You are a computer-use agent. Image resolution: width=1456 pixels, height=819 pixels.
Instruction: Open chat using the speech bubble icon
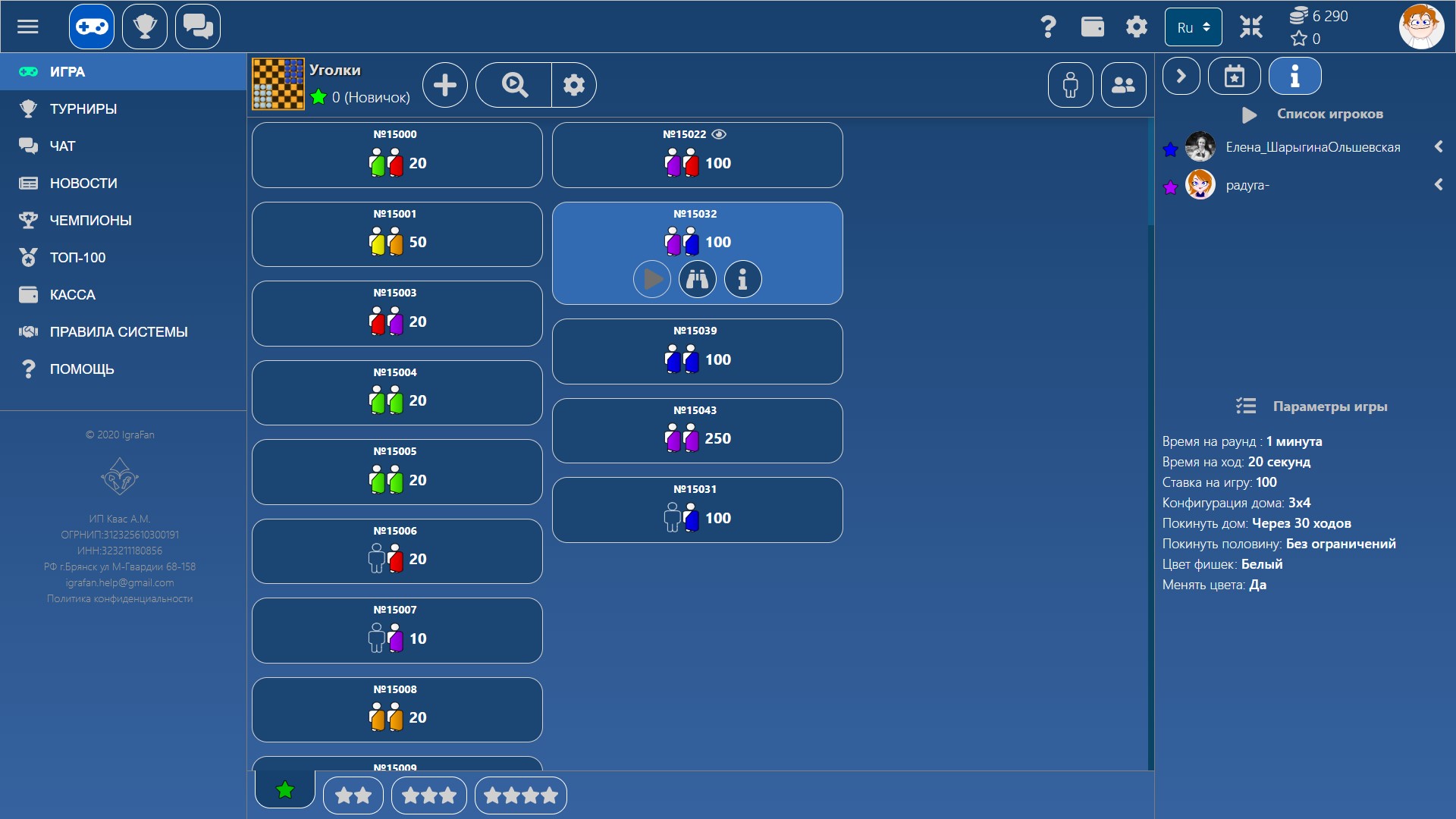[197, 26]
